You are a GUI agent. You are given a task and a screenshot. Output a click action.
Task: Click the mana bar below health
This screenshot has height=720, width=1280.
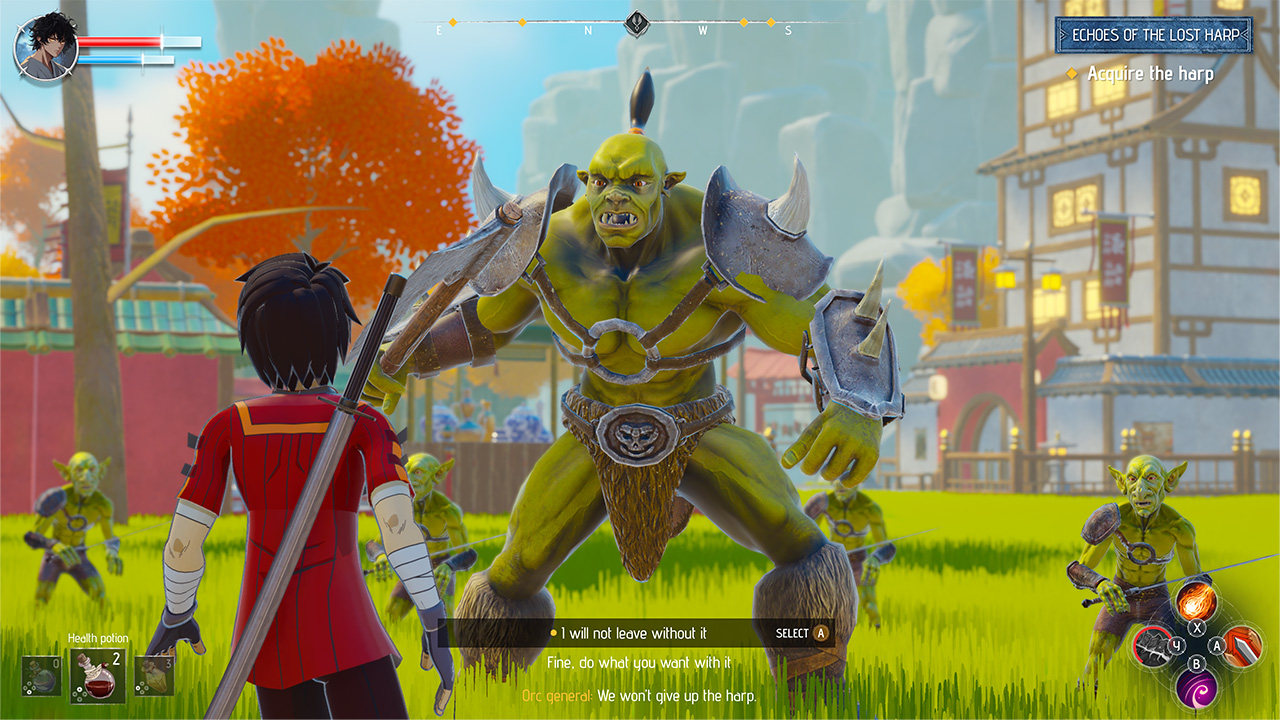pyautogui.click(x=110, y=60)
